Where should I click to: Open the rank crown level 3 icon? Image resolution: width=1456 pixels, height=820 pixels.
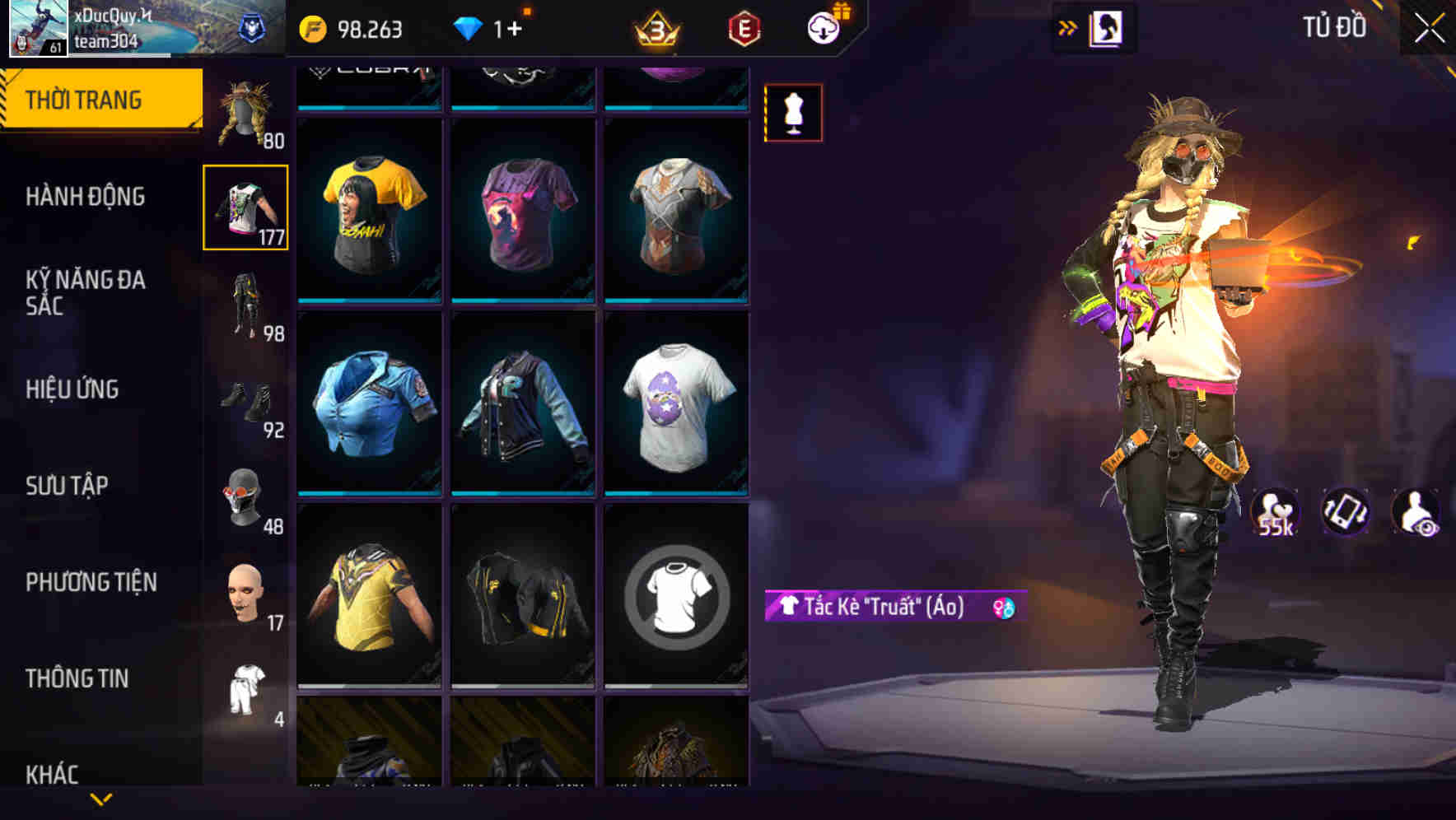coord(653,29)
